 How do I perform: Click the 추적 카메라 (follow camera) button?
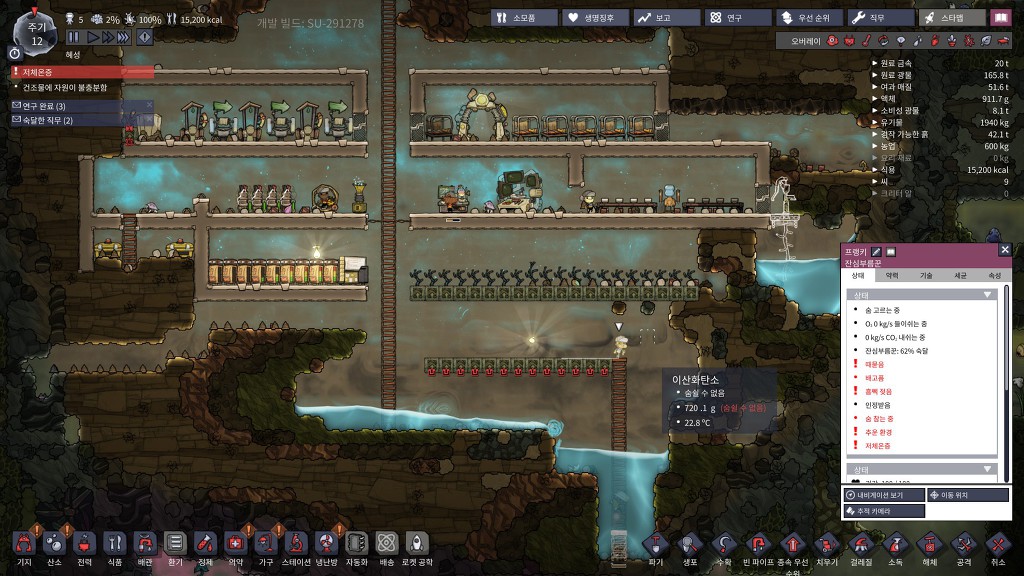coord(884,511)
